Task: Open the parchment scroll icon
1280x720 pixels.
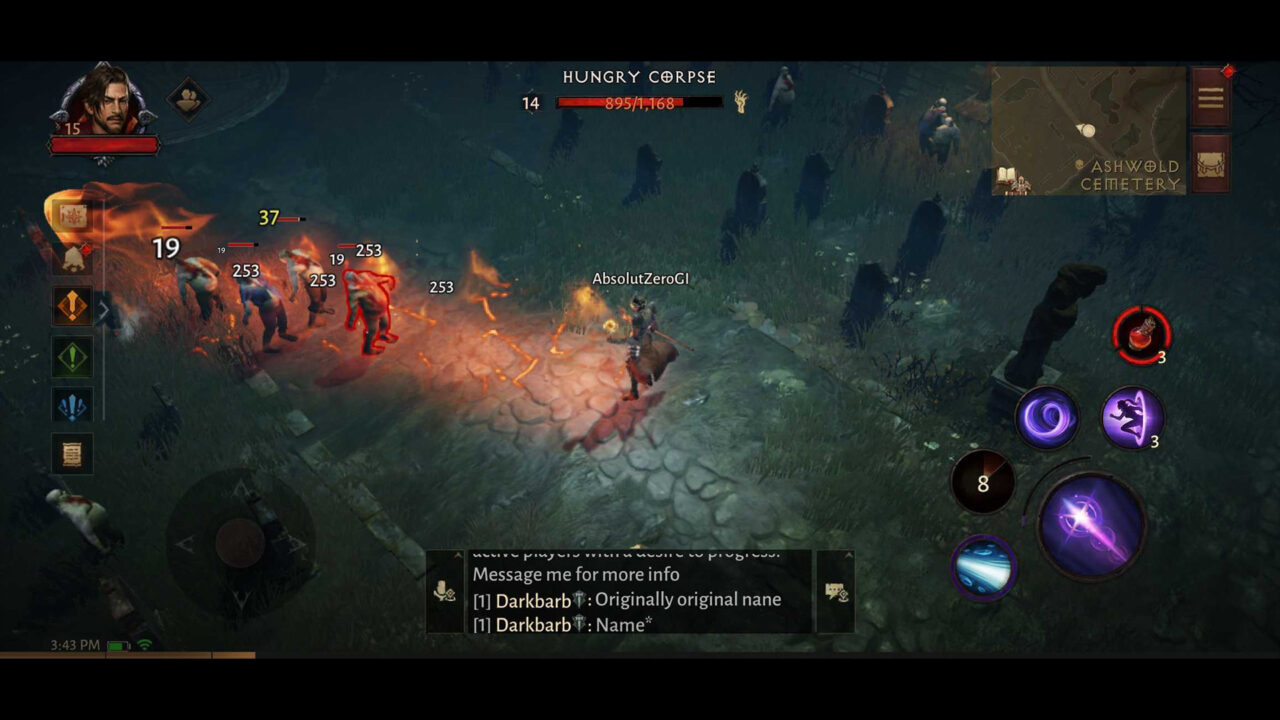Action: tap(72, 454)
